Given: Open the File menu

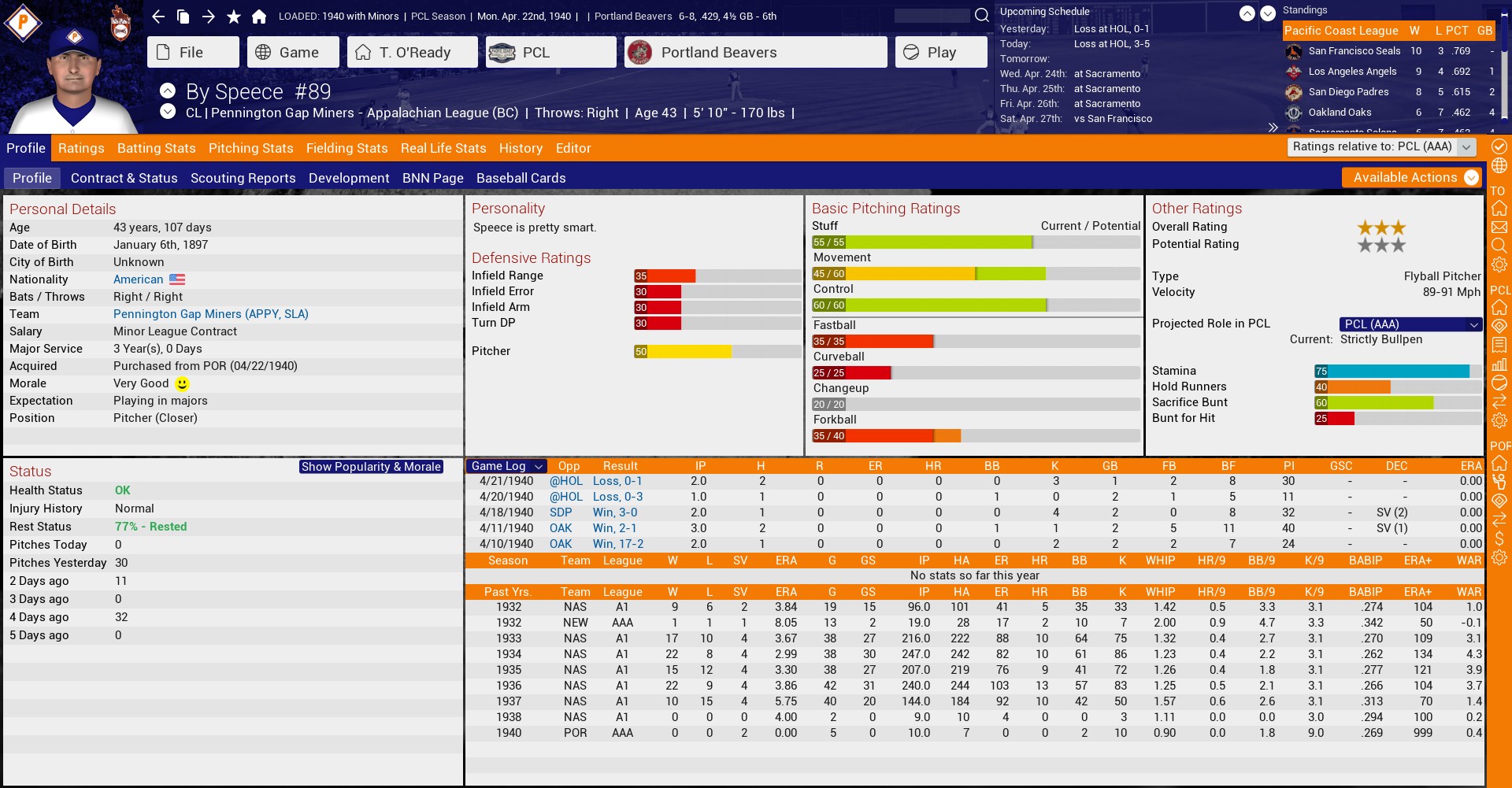Looking at the screenshot, I should [192, 53].
